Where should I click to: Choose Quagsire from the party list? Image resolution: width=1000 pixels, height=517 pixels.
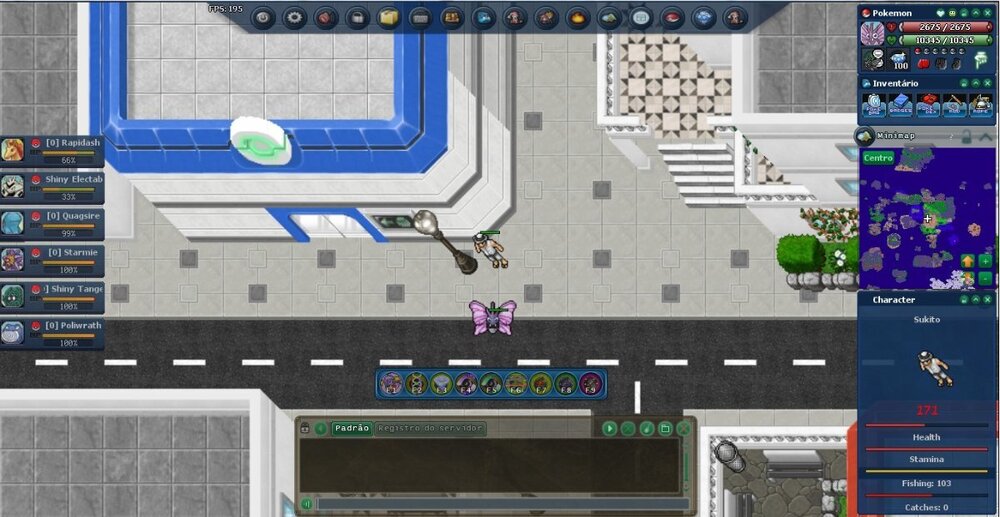pyautogui.click(x=52, y=223)
